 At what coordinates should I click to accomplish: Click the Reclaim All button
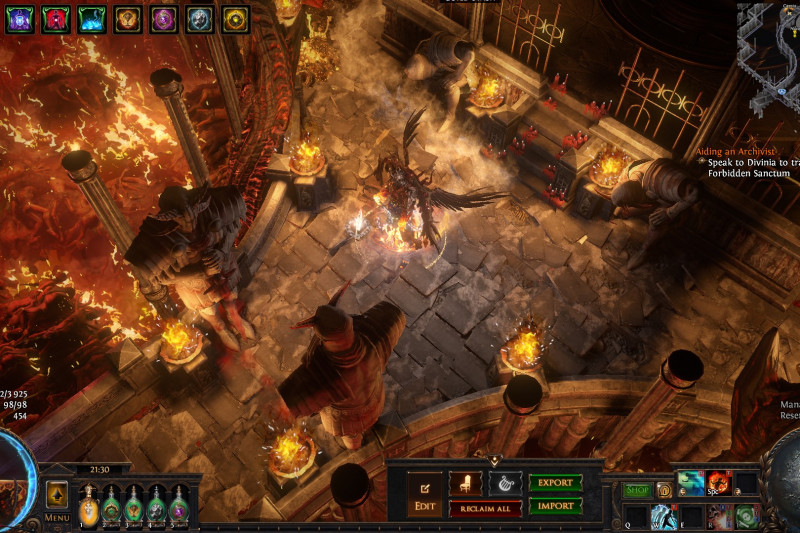(485, 509)
